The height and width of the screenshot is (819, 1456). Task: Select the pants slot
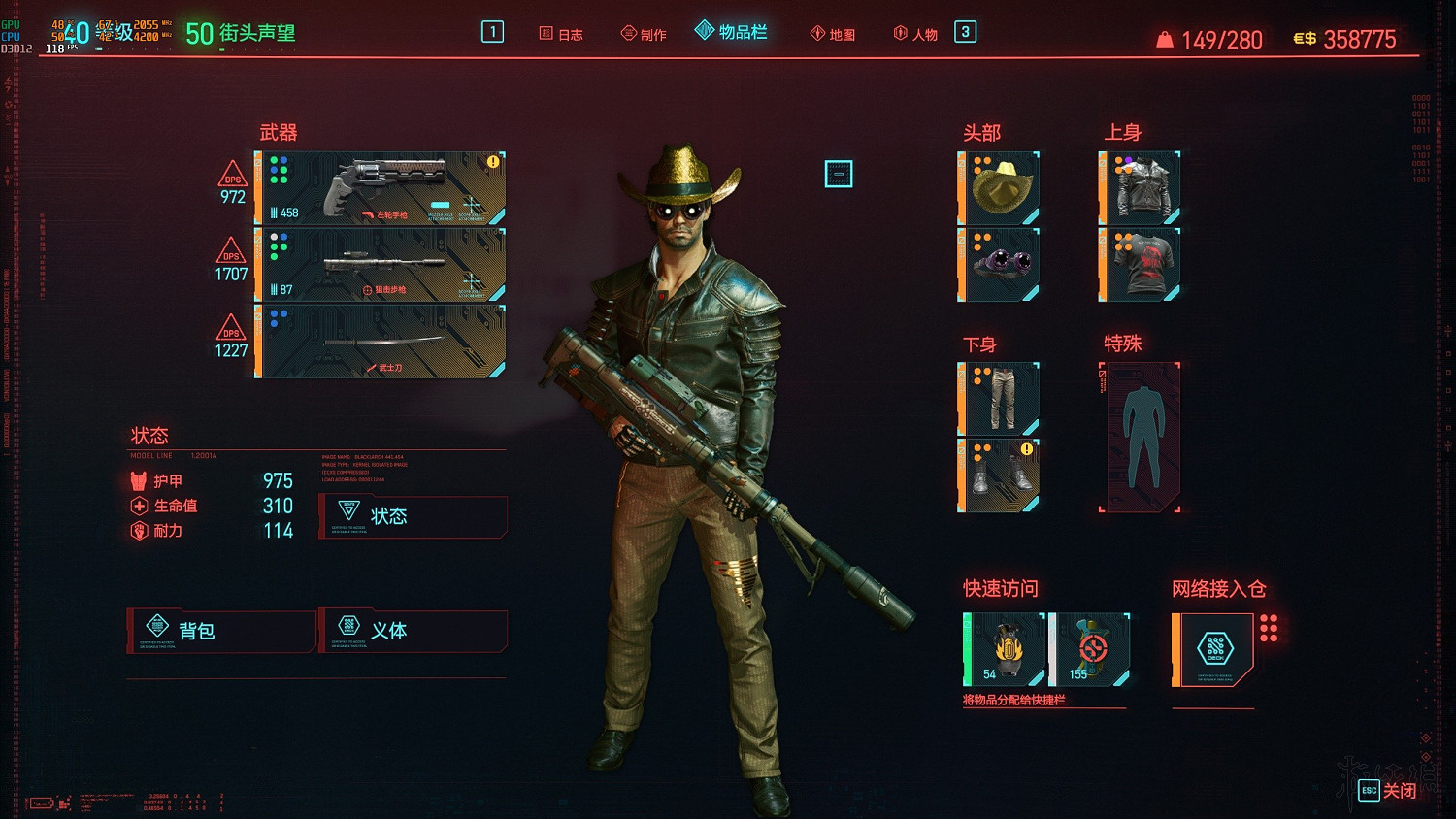pos(999,399)
